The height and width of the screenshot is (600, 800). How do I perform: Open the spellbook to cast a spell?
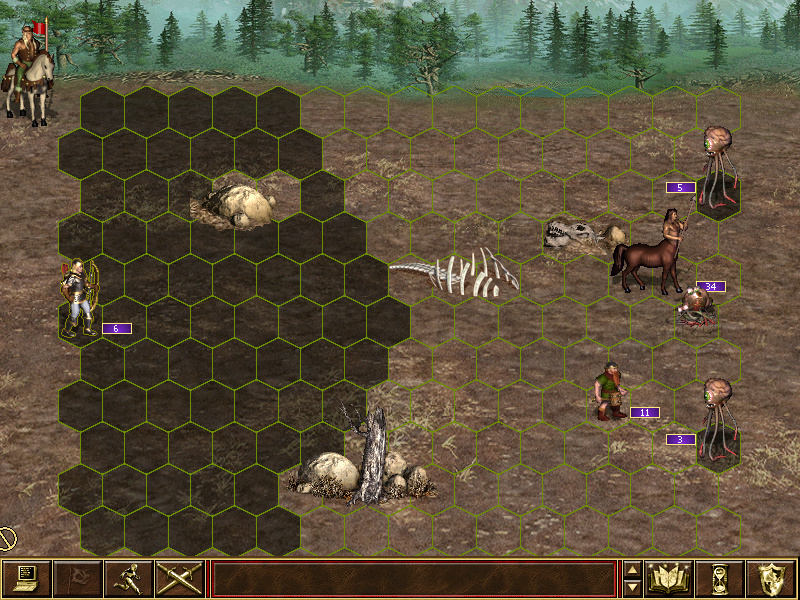670,578
